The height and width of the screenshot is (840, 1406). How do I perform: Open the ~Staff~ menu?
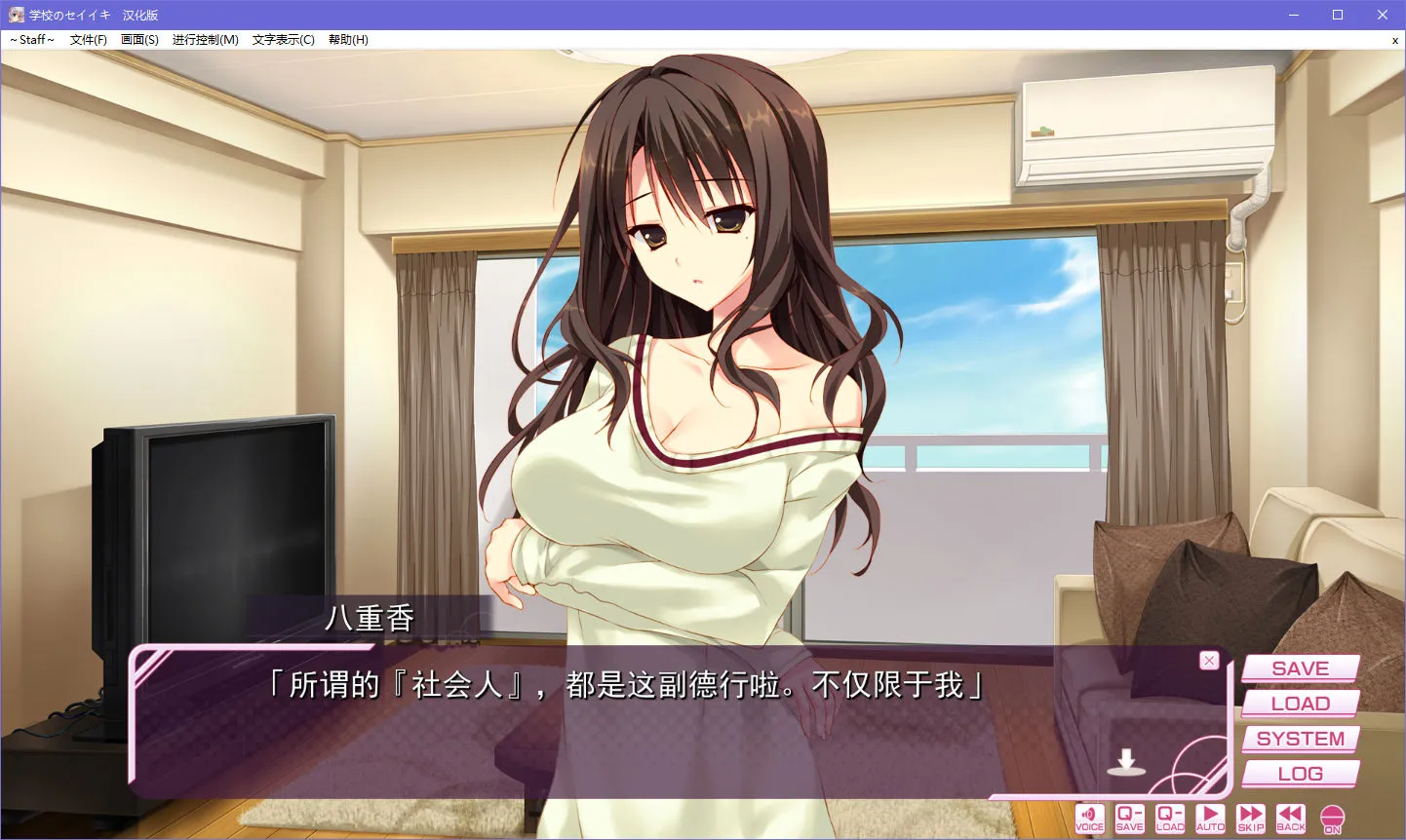[x=32, y=40]
